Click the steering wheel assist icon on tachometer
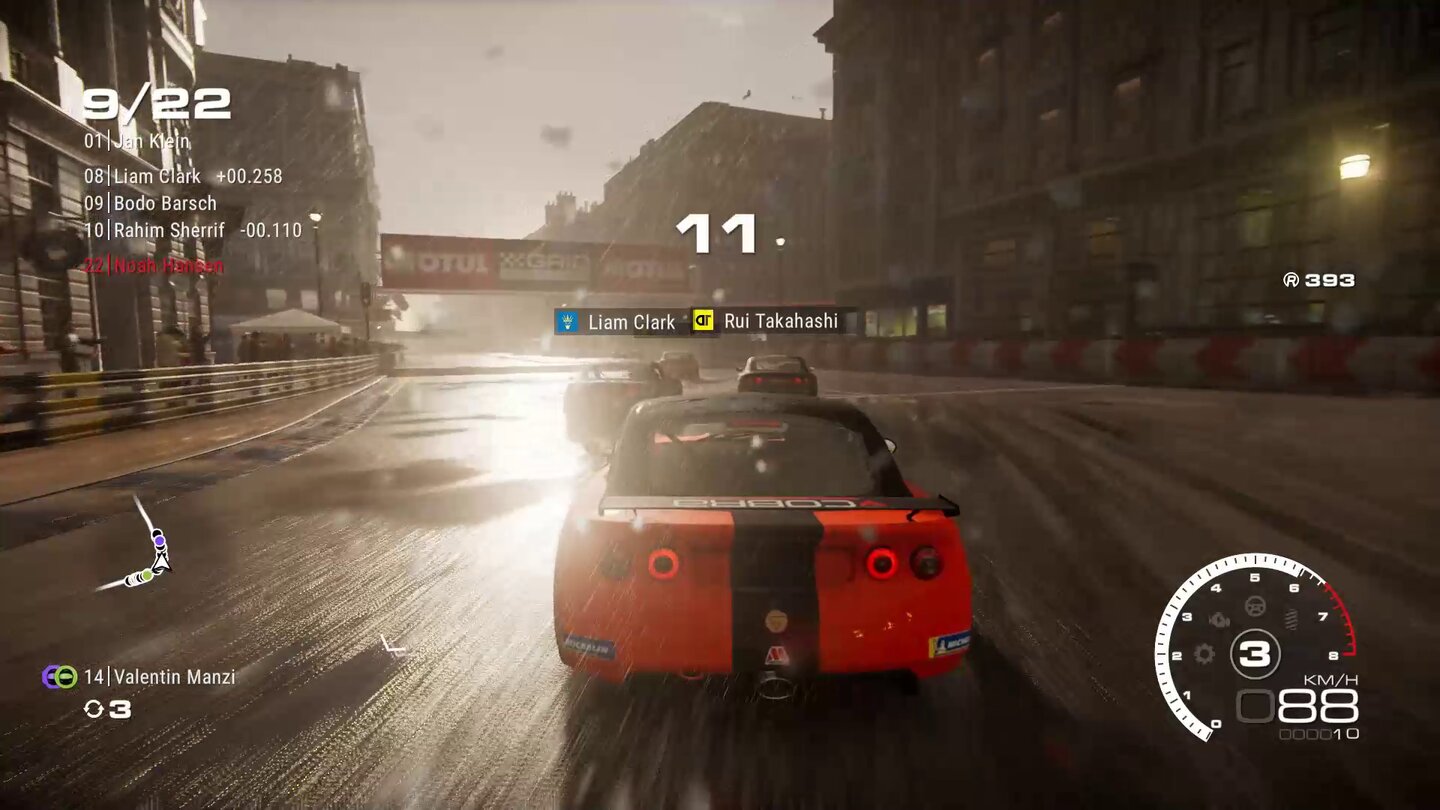This screenshot has width=1440, height=810. [1255, 605]
